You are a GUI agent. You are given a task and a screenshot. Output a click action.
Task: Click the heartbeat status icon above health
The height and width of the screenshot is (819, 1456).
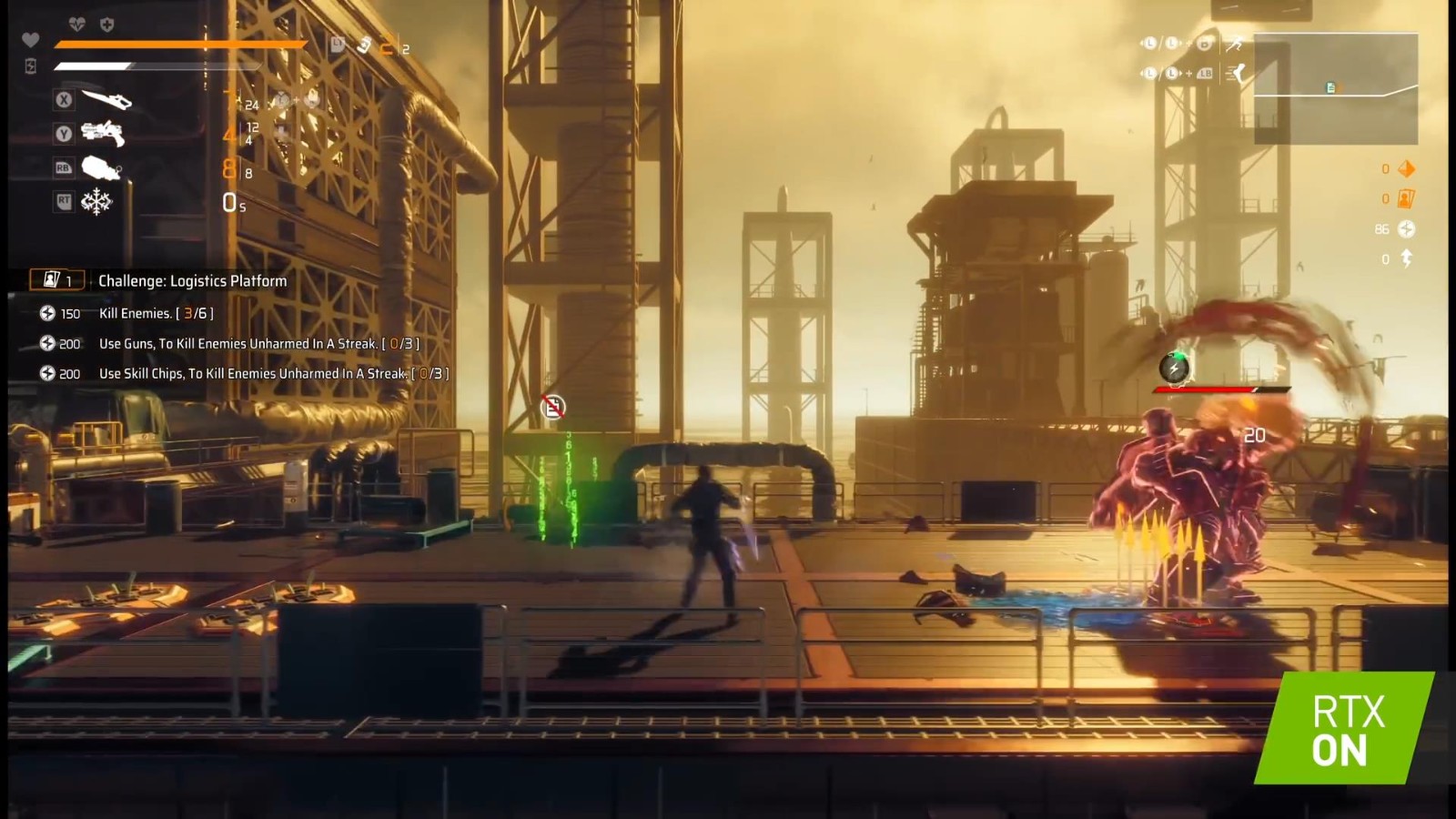[77, 25]
